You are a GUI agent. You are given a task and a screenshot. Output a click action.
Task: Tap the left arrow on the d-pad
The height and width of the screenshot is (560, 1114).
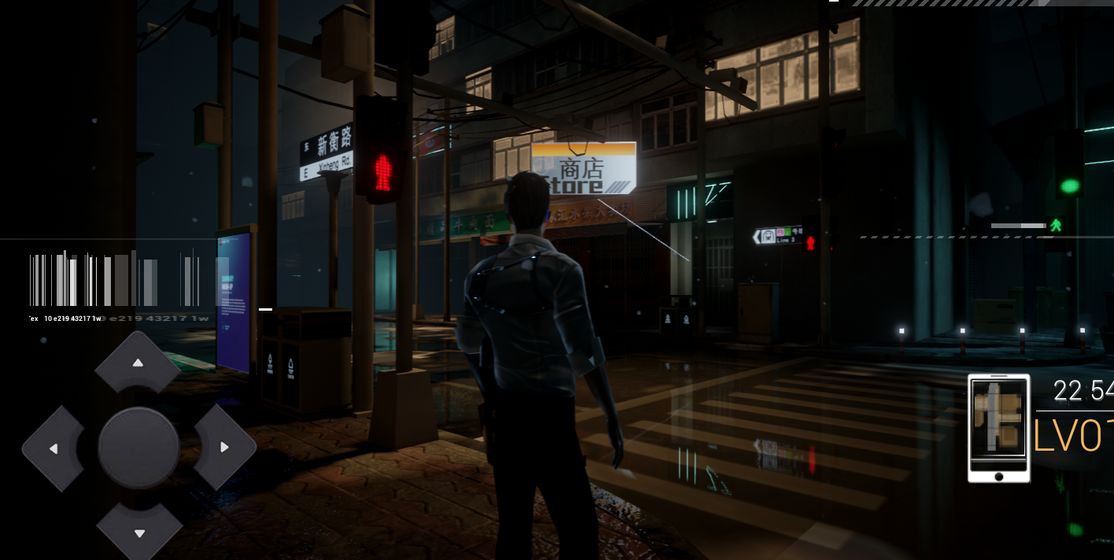point(53,448)
